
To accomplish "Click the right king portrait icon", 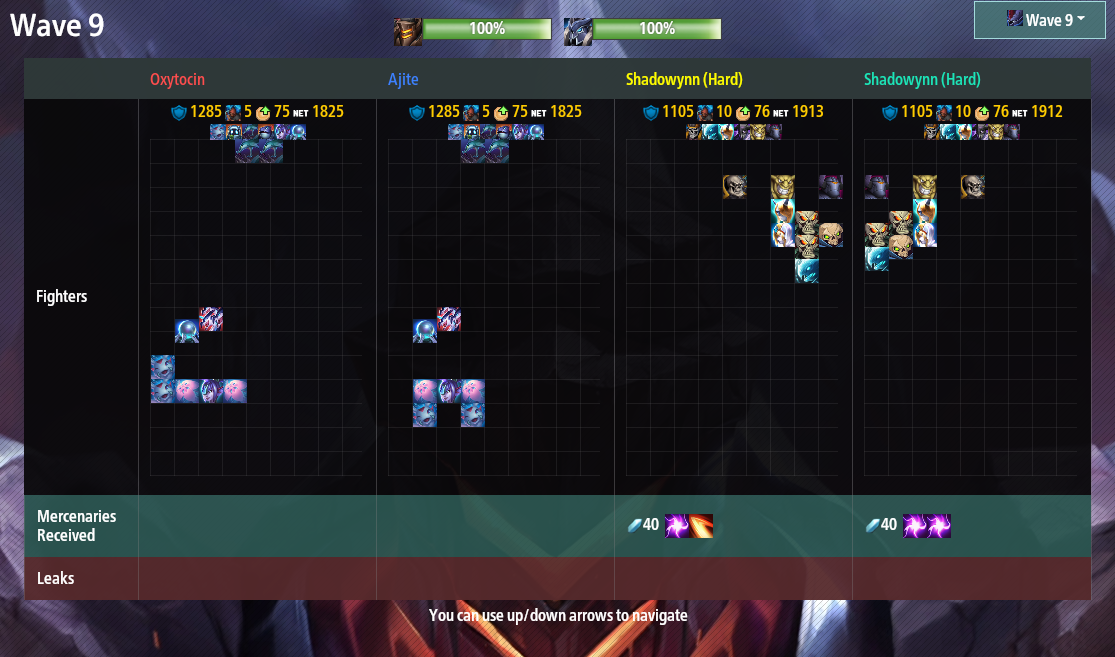I will (x=577, y=31).
